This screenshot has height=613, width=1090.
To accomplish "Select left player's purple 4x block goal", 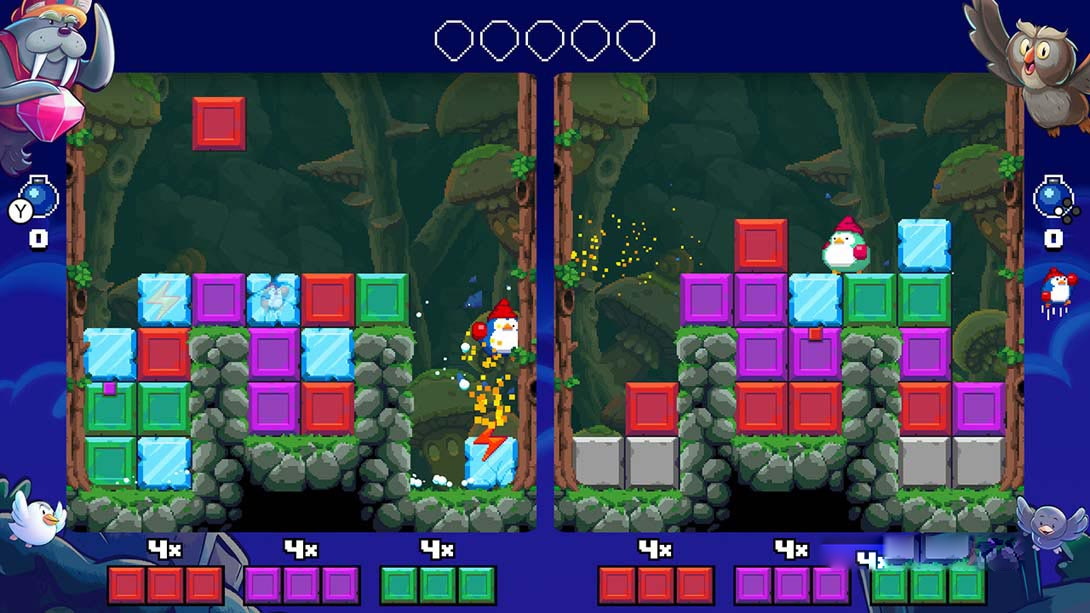I will (301, 584).
